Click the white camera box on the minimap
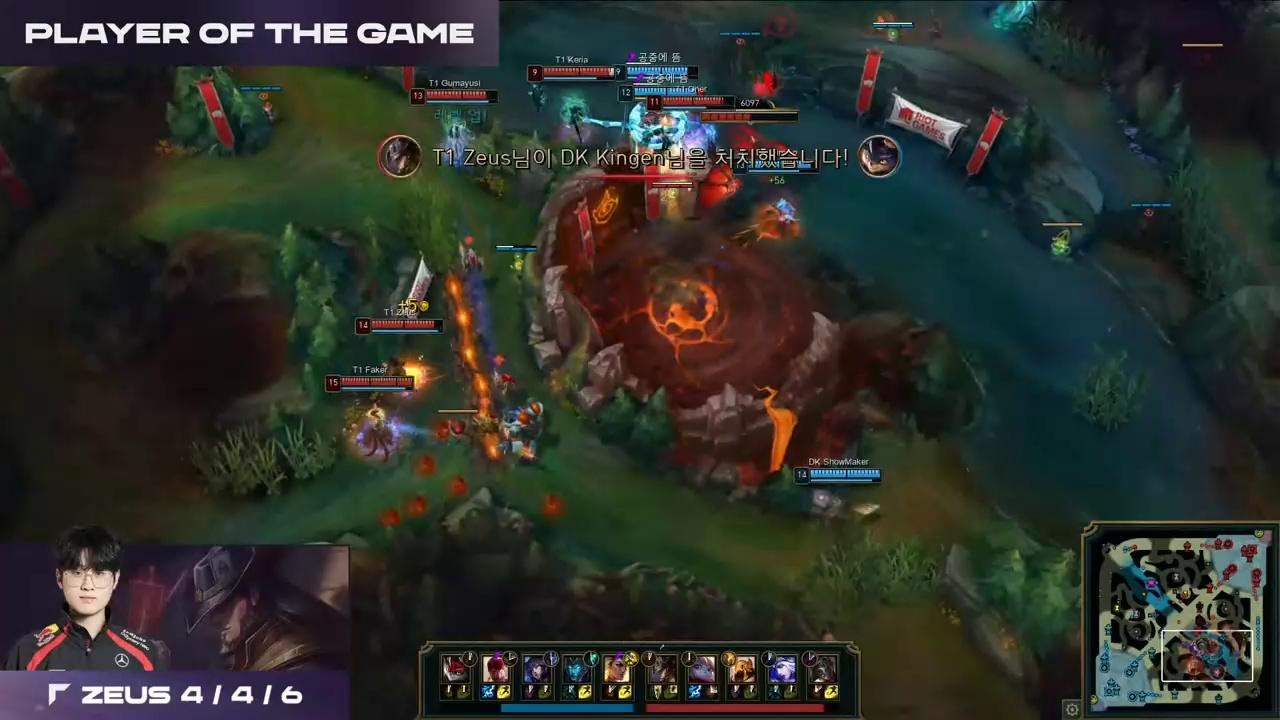 (x=1207, y=655)
